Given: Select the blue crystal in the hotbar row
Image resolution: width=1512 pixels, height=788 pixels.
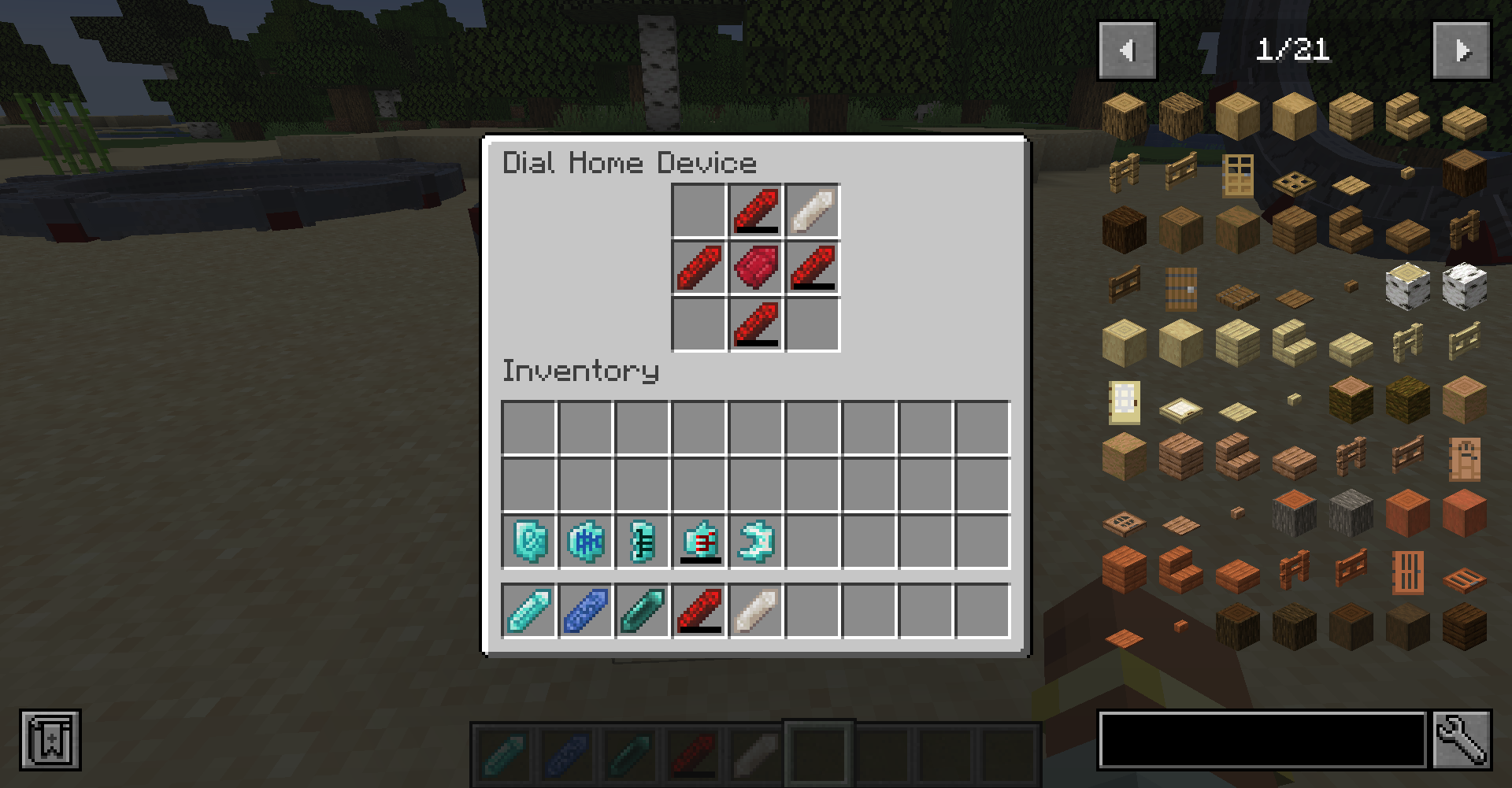Looking at the screenshot, I should (586, 611).
